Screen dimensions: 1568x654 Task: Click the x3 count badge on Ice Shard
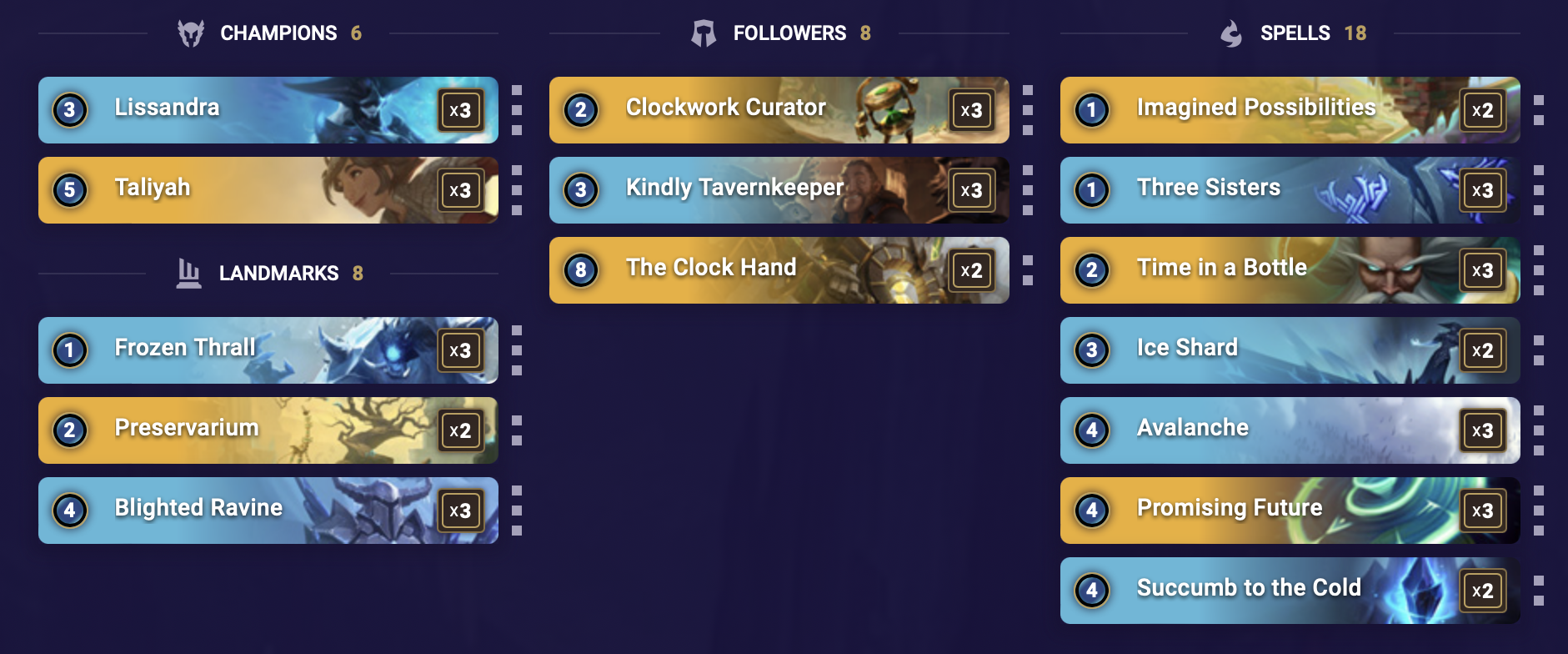(x=1483, y=350)
